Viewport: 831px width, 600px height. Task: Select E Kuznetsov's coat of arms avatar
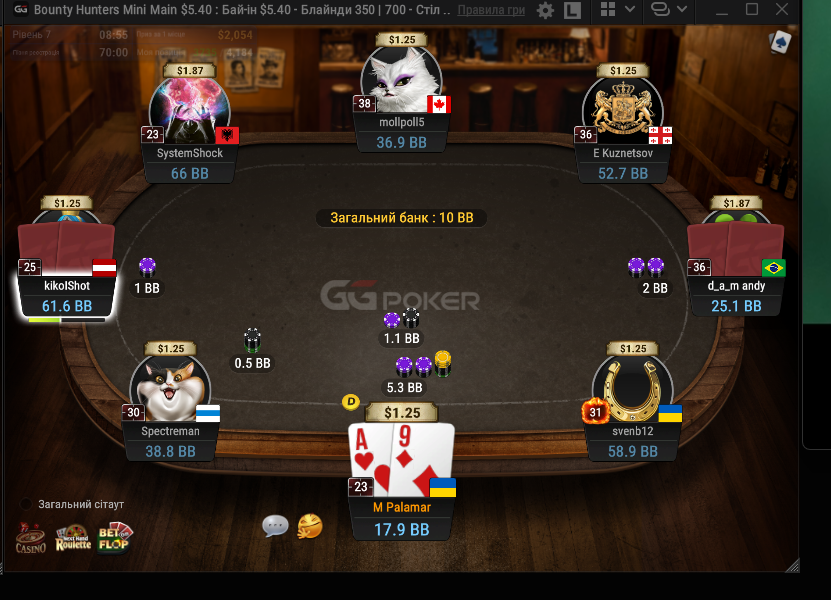pos(622,110)
